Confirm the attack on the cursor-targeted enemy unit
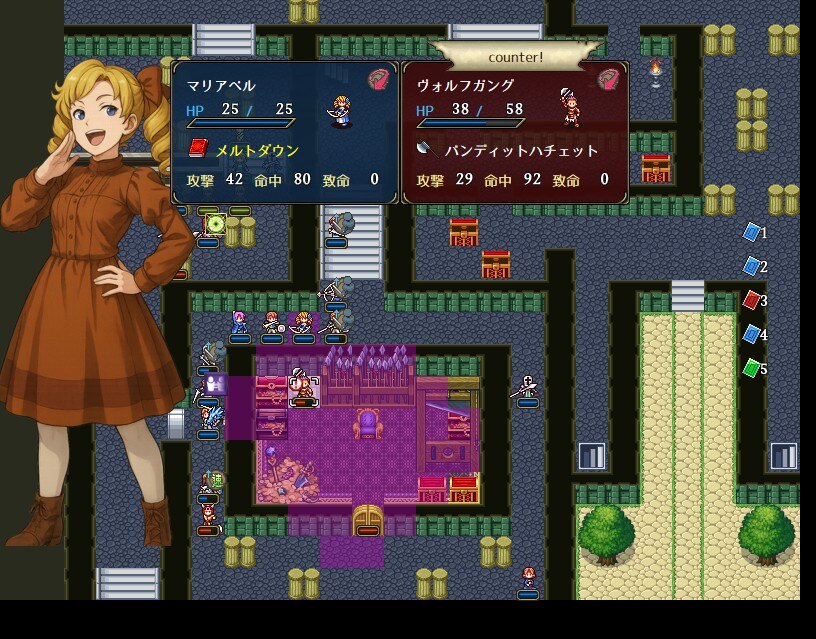This screenshot has width=816, height=639. click(x=302, y=387)
